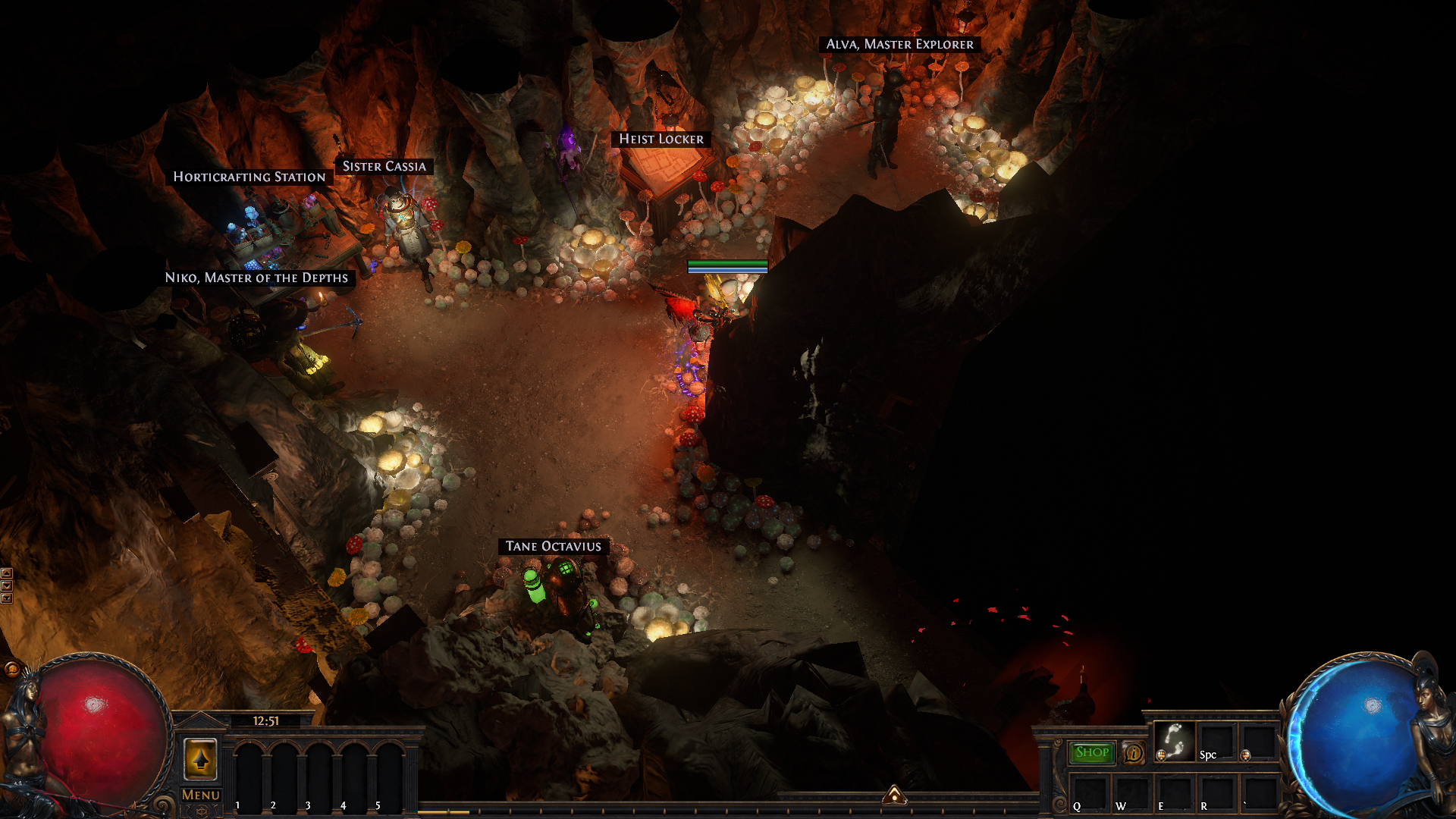This screenshot has height=819, width=1456.
Task: Open the chat speech-bubble icon
Action: [11, 669]
